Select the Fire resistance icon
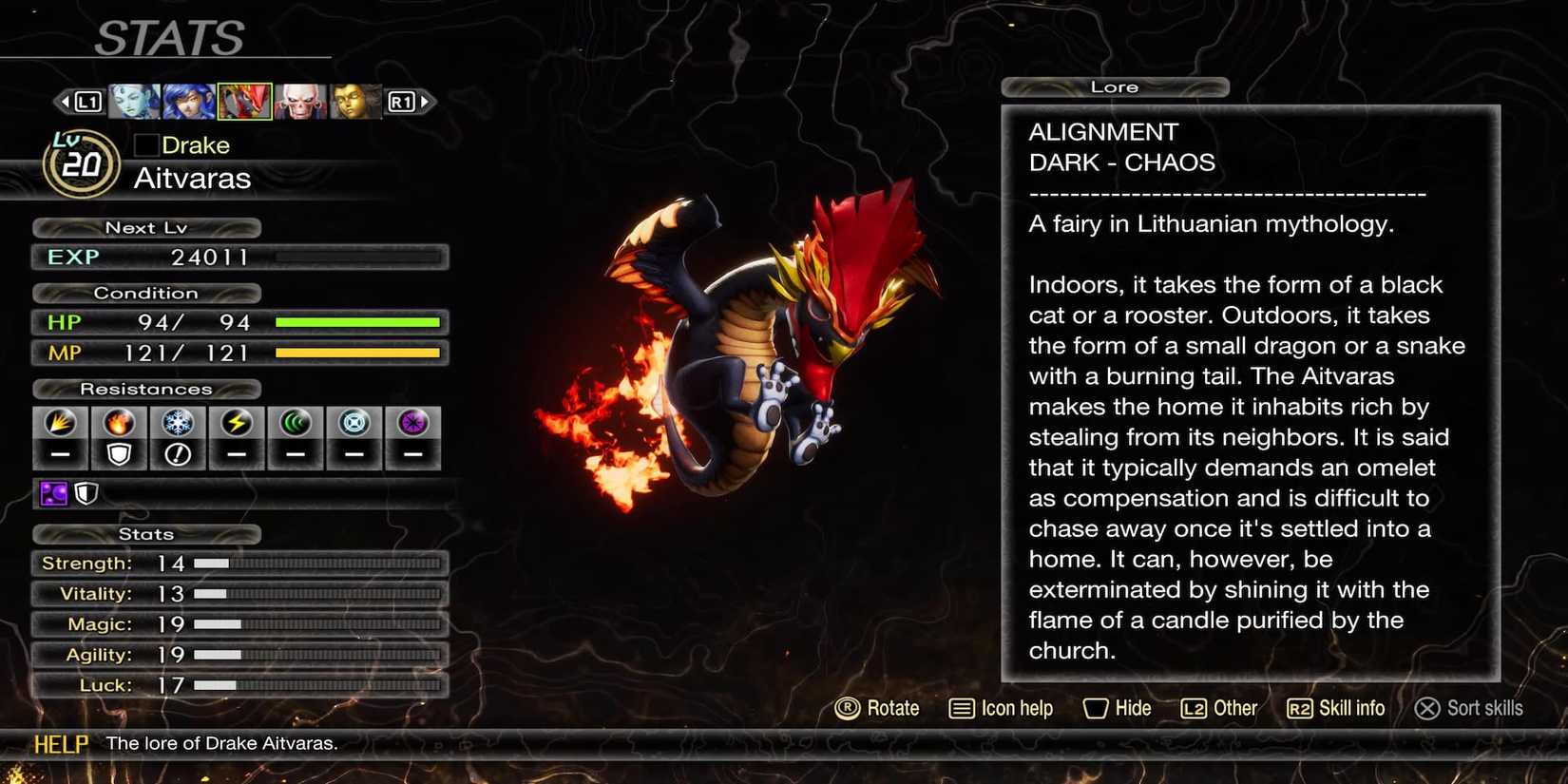The height and width of the screenshot is (784, 1568). (119, 423)
